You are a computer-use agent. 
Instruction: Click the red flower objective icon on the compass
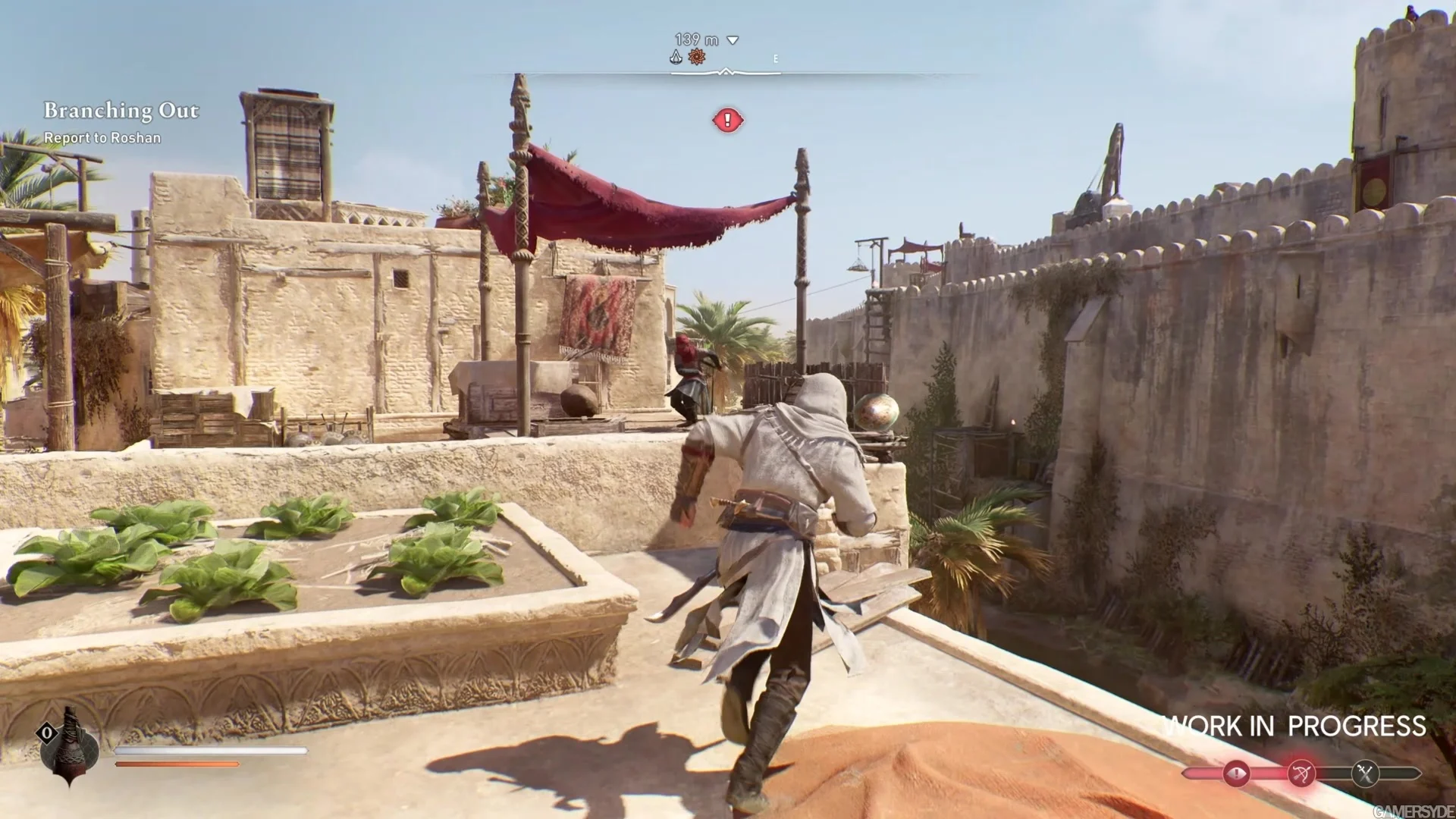click(x=697, y=55)
